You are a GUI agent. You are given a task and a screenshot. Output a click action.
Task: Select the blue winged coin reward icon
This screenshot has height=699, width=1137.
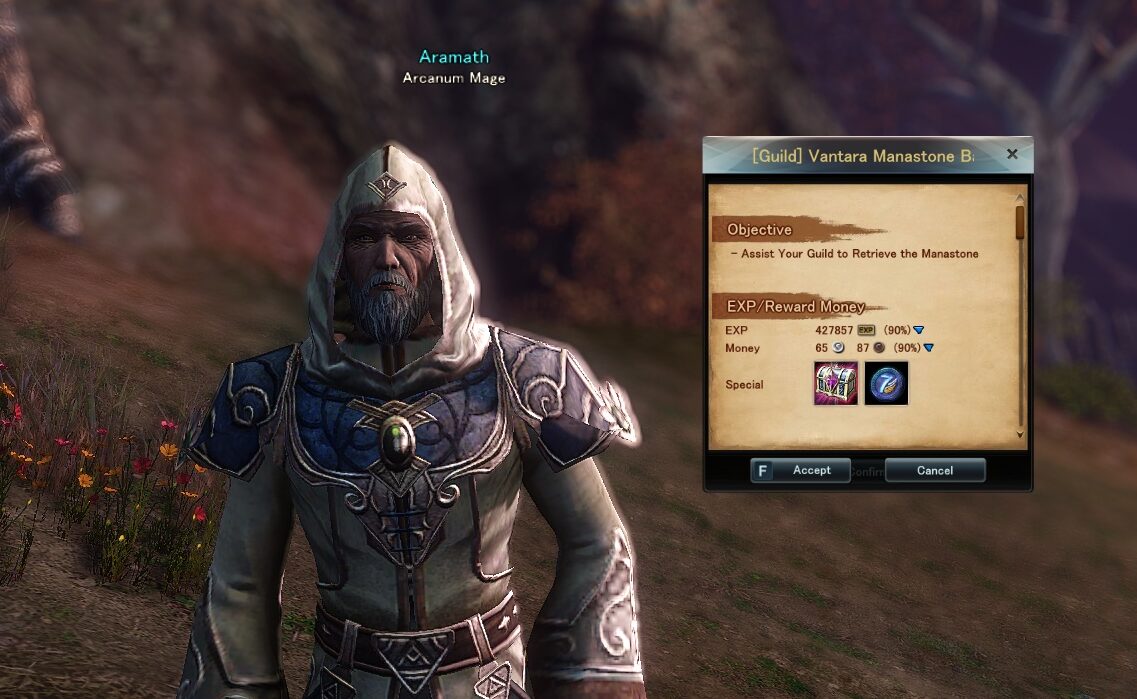(x=887, y=384)
